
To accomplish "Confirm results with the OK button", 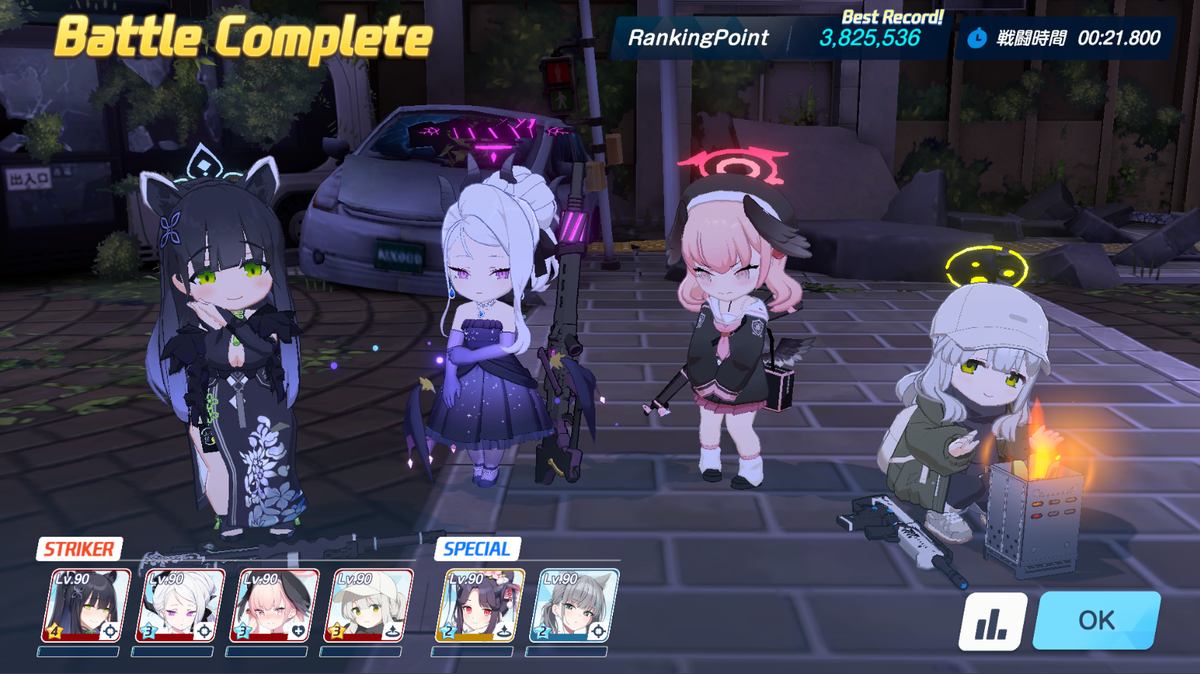I will click(1096, 620).
